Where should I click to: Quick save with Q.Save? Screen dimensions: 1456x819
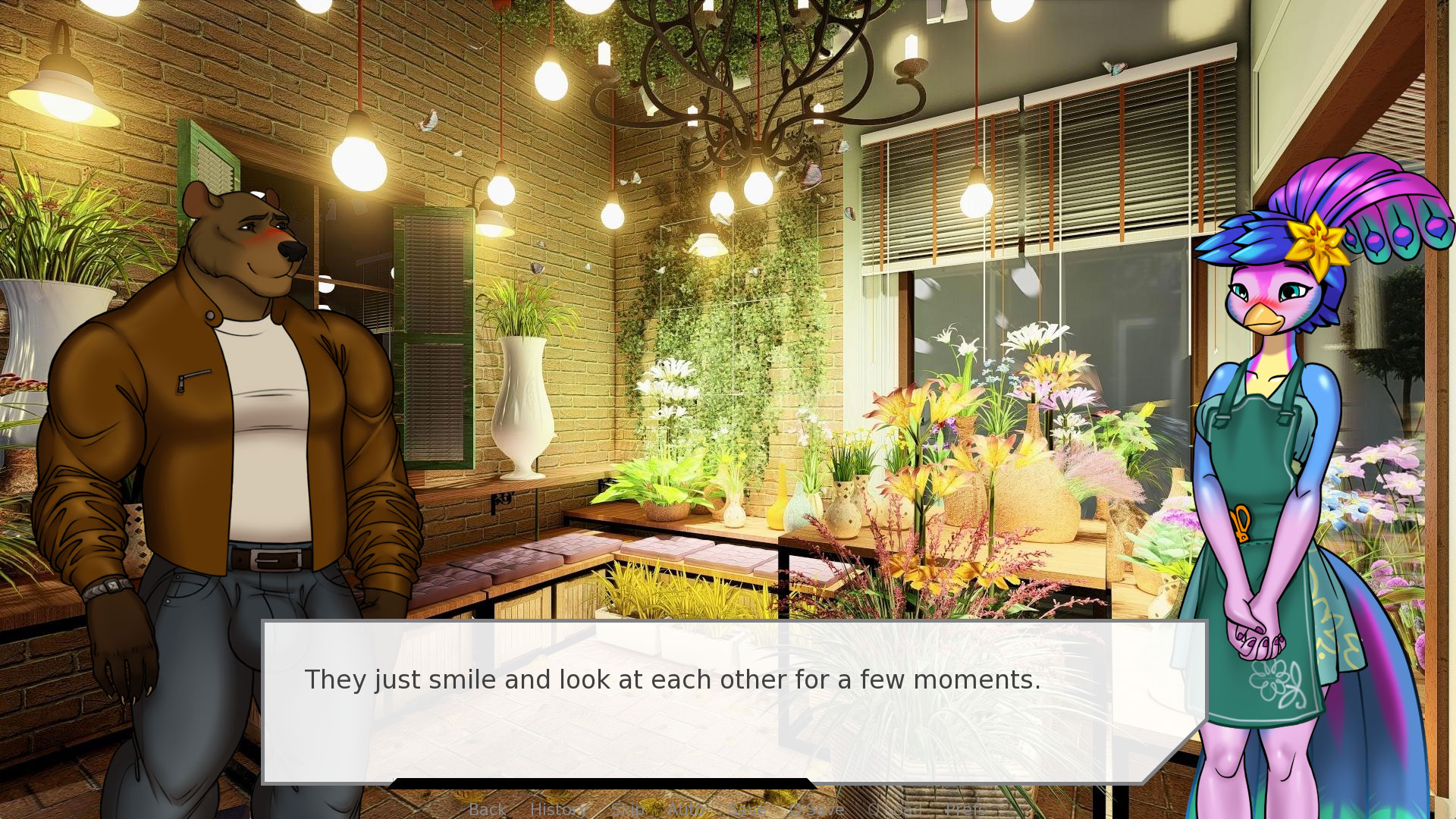click(817, 809)
